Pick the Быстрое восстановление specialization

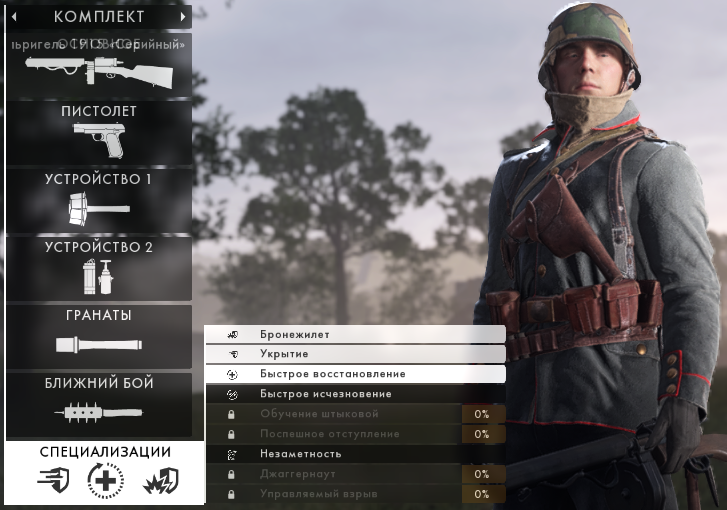[x=355, y=374]
